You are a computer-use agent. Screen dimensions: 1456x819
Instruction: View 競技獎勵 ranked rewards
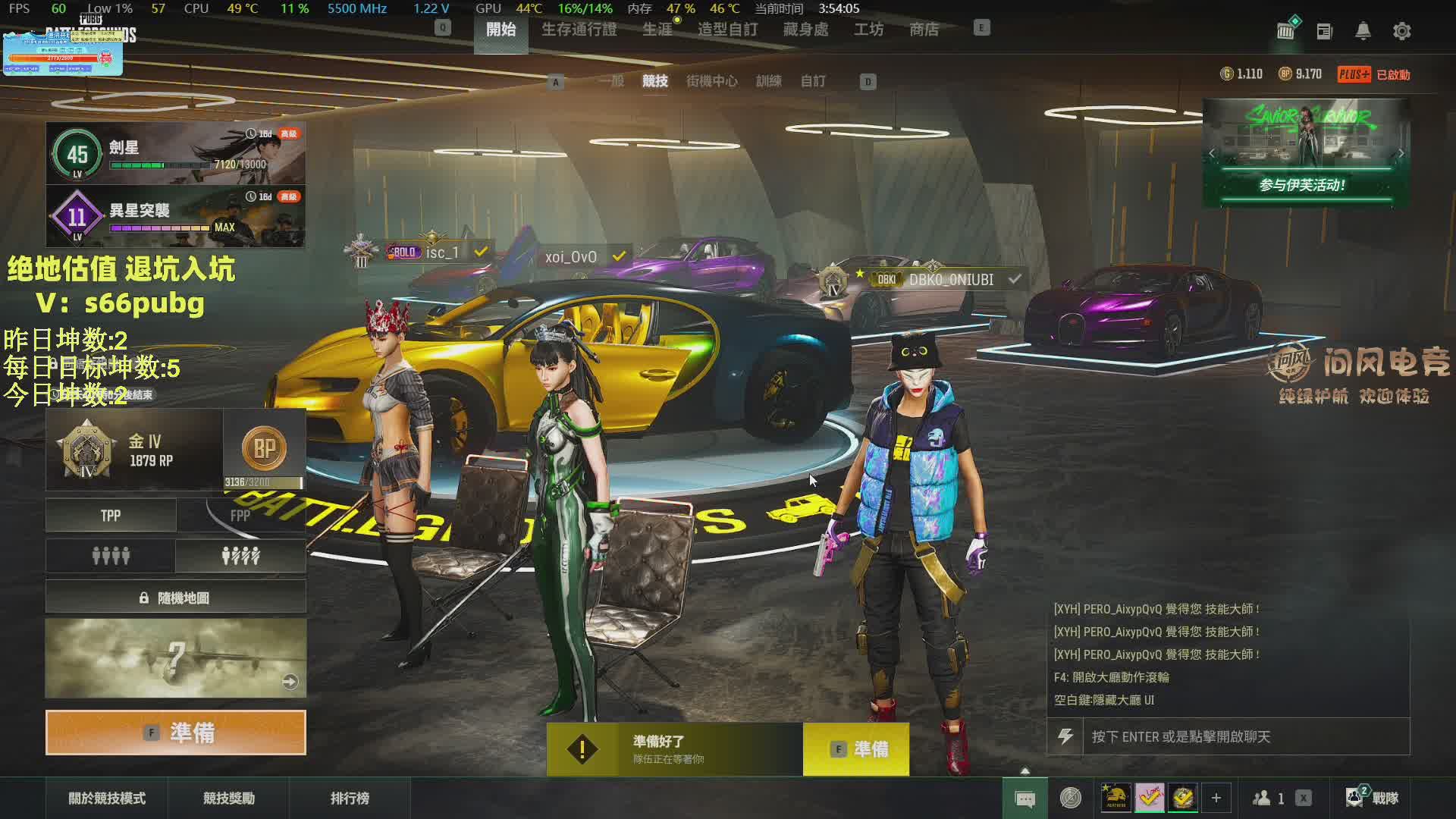228,798
